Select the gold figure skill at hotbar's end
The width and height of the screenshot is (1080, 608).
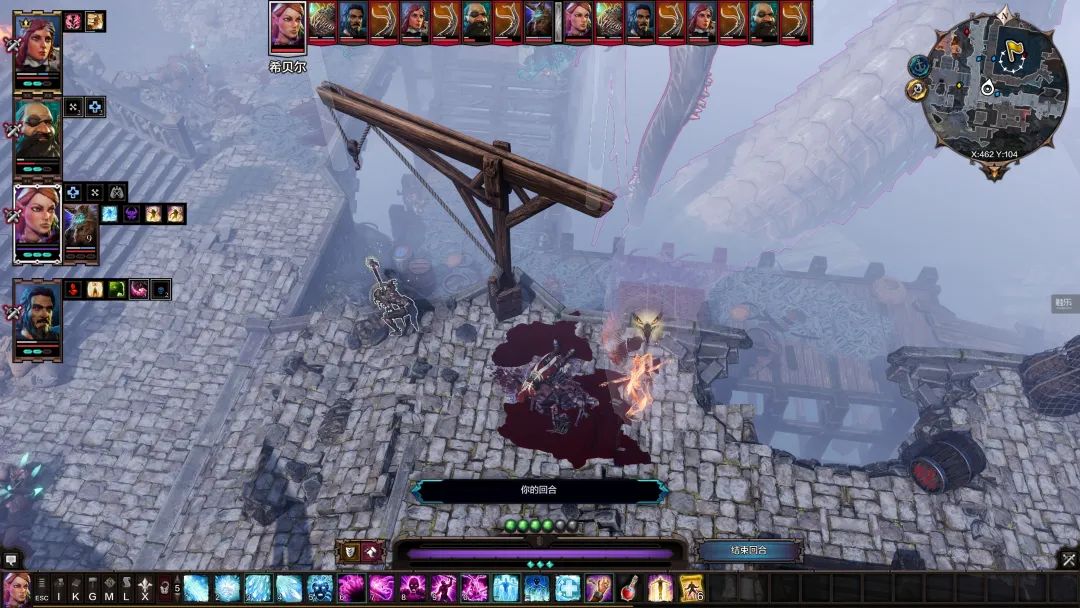coord(691,588)
